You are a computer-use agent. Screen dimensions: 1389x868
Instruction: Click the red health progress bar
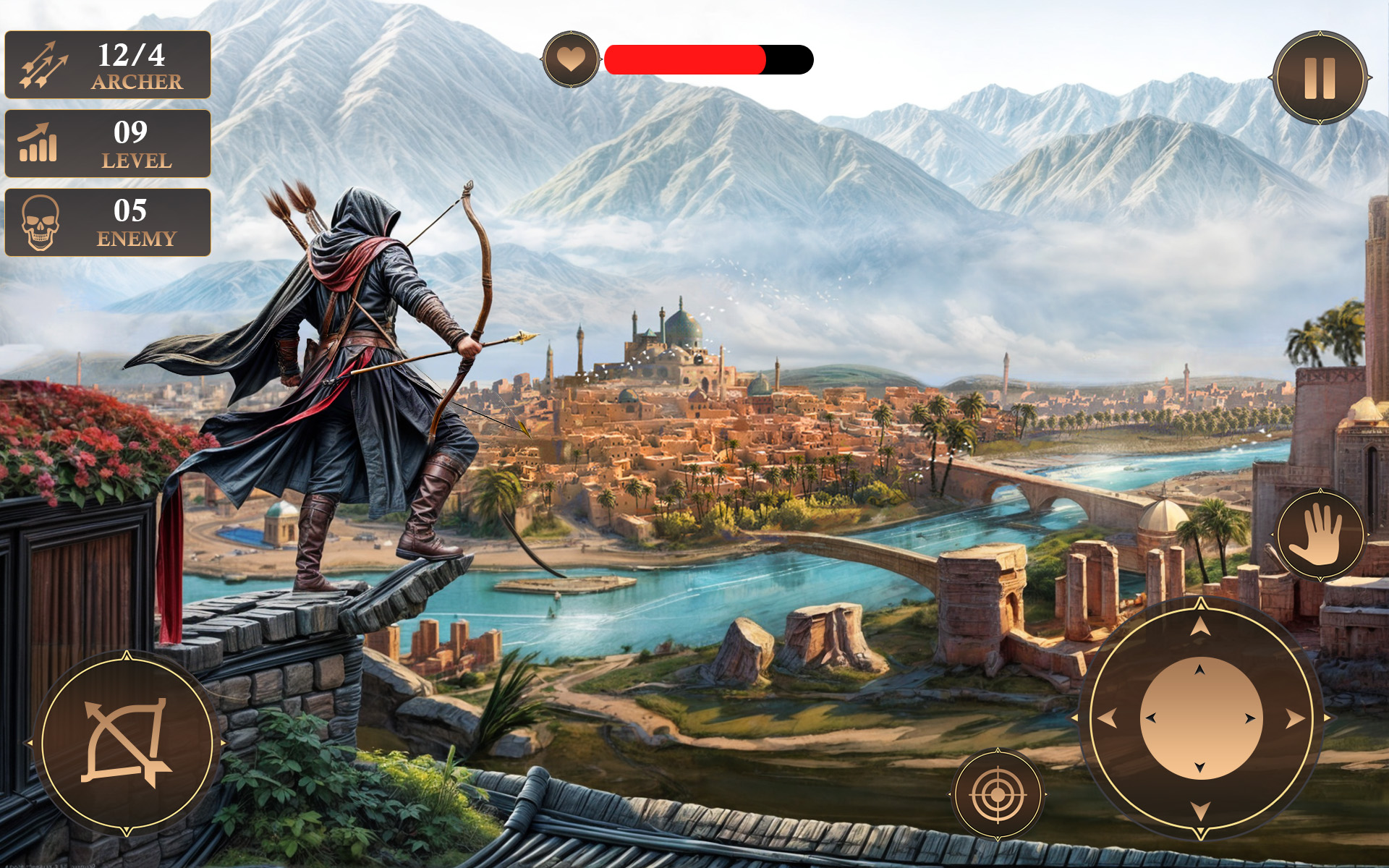(684, 58)
